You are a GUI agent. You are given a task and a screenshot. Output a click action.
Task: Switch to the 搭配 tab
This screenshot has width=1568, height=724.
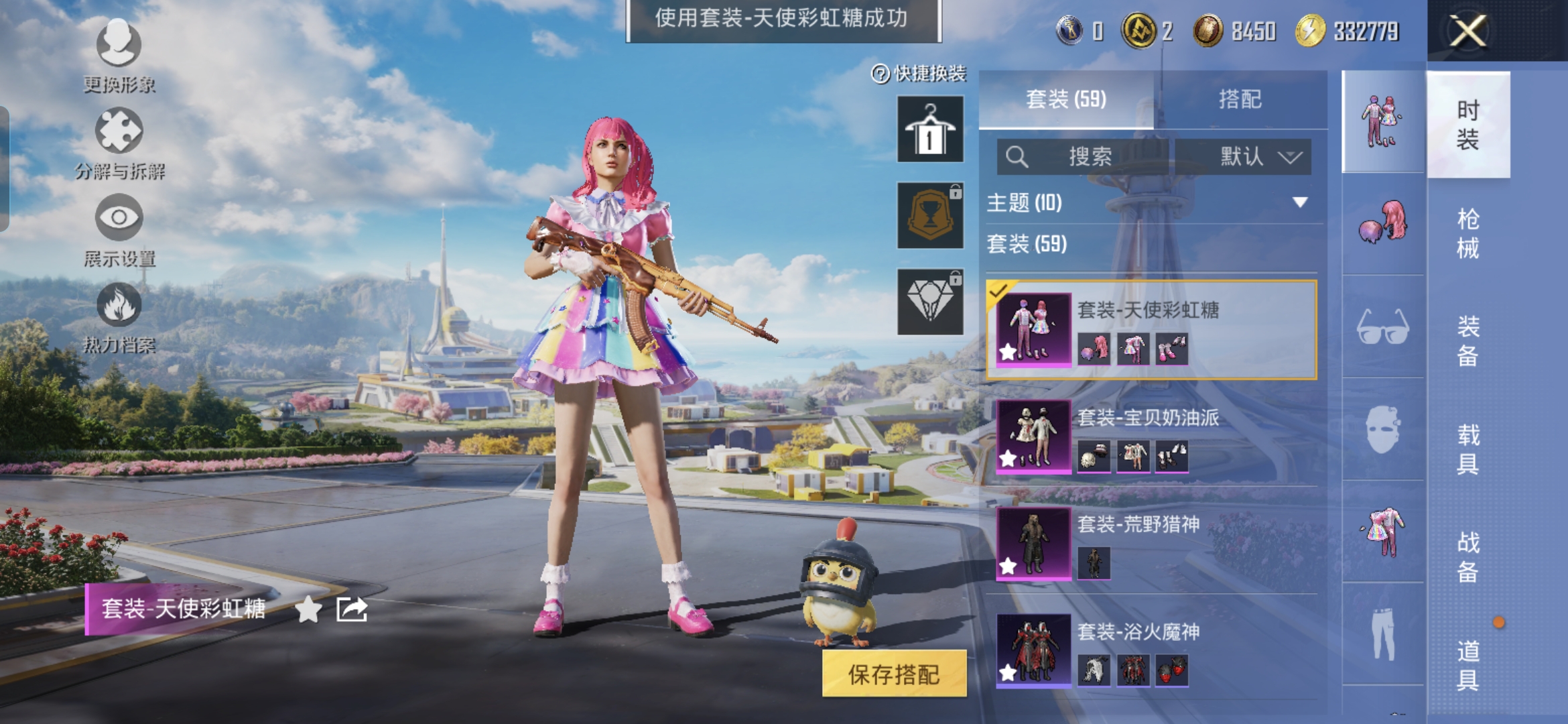(x=1240, y=100)
